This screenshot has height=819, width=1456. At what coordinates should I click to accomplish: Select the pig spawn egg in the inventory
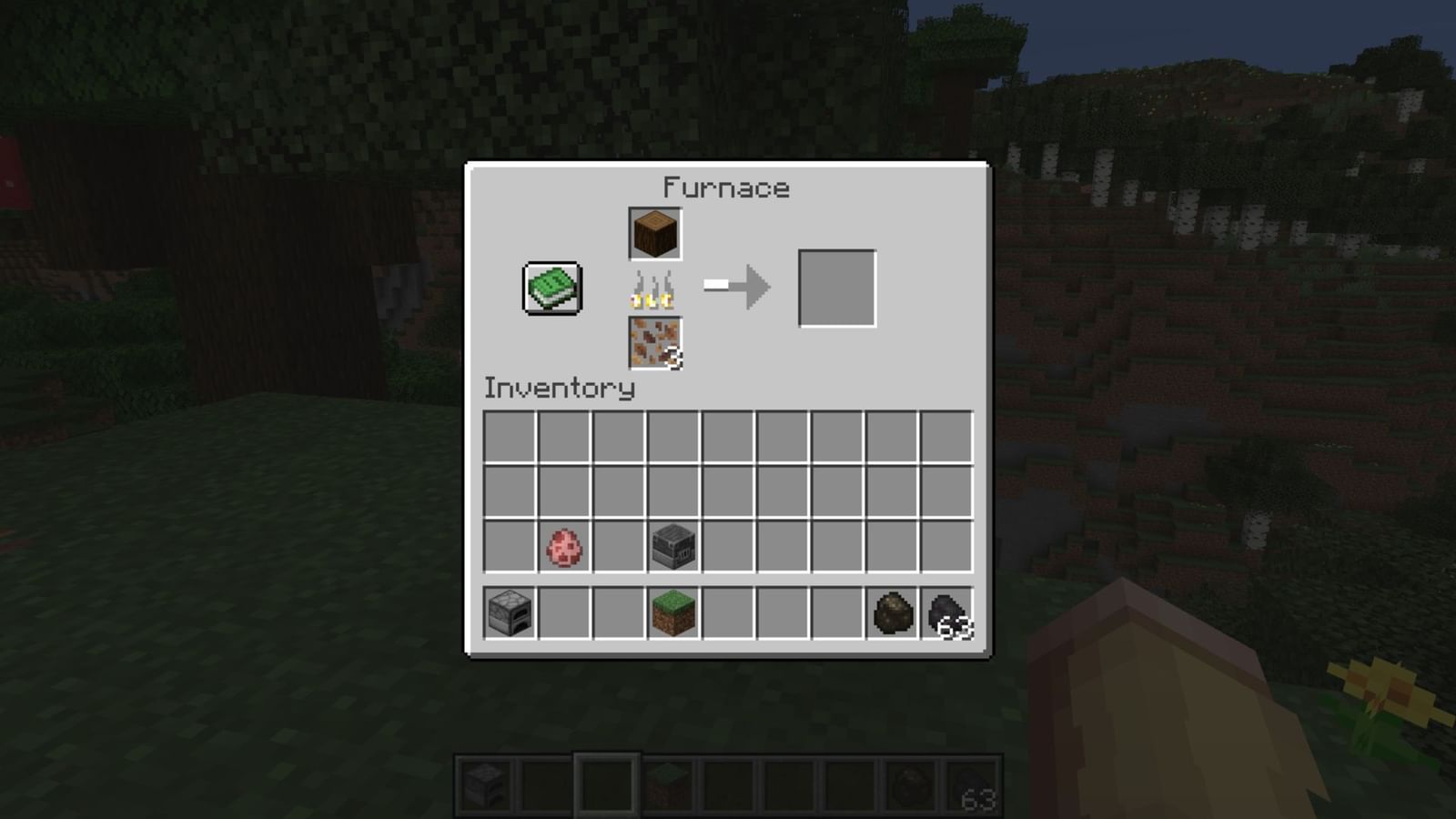pos(562,547)
